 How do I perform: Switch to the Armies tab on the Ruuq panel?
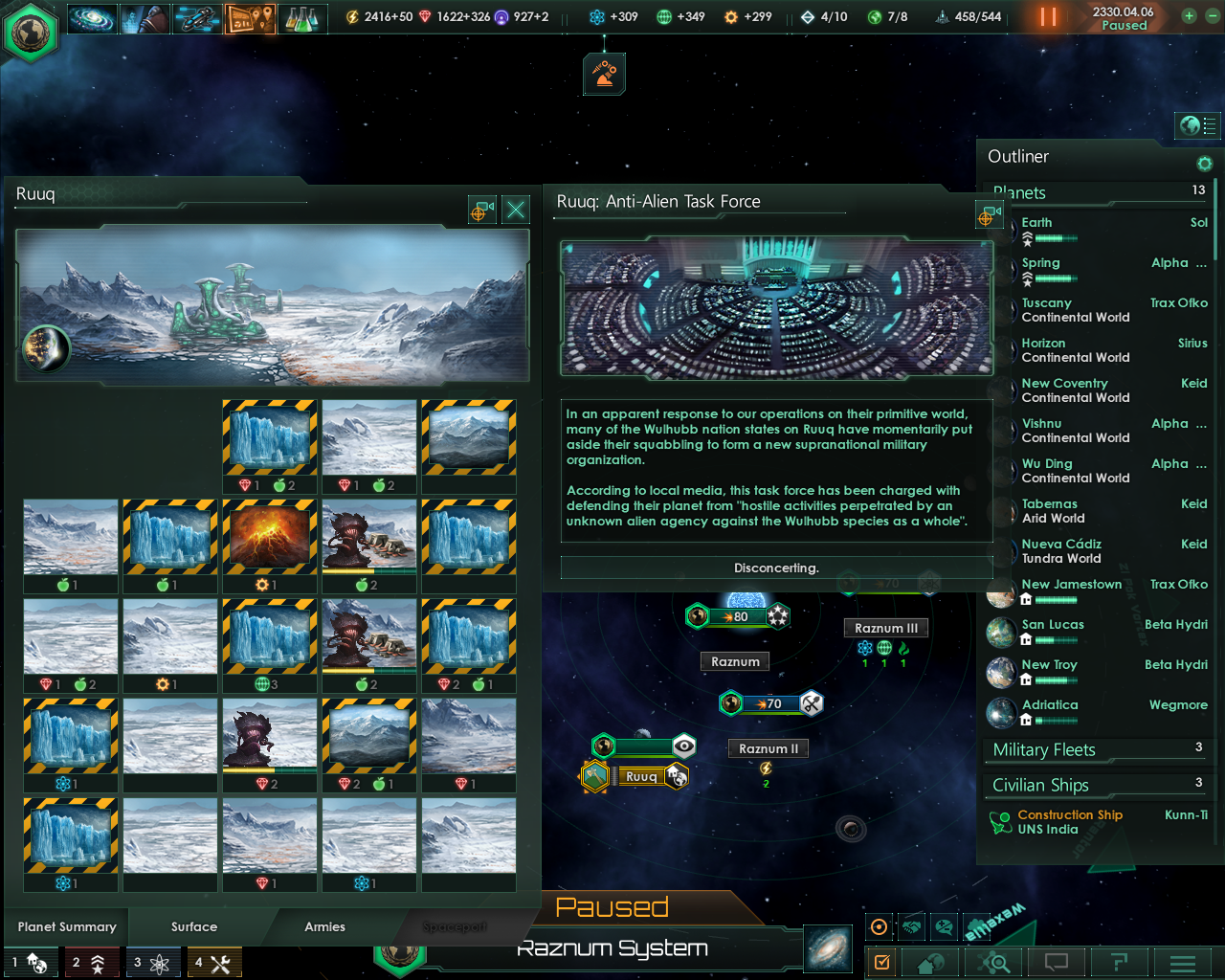click(x=324, y=926)
